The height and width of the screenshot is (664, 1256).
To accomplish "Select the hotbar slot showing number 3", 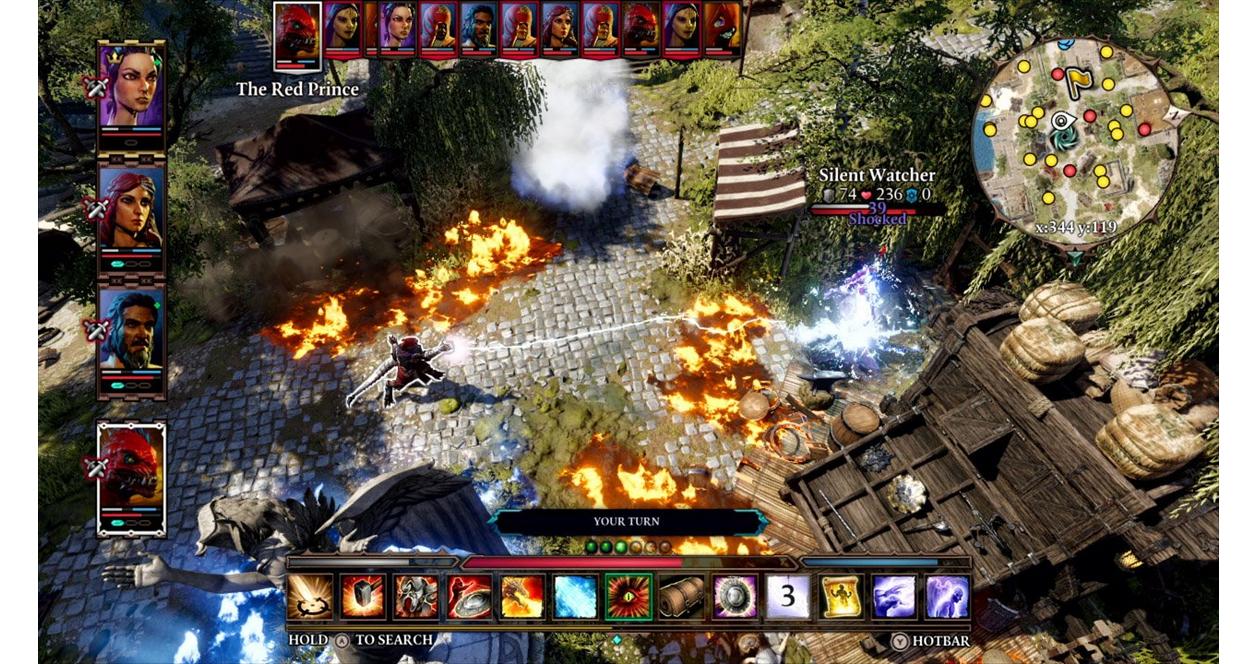I will coord(788,596).
